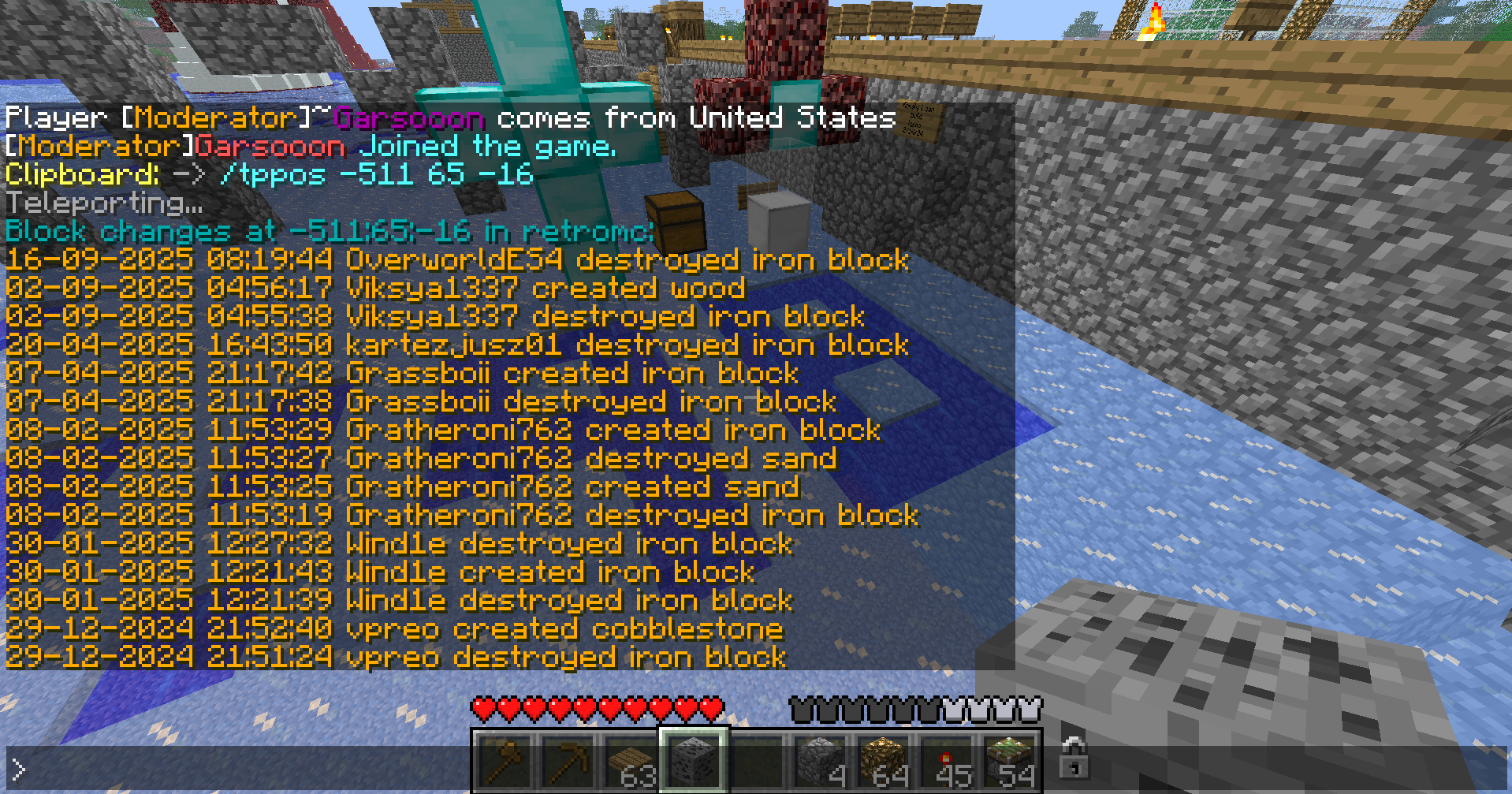Click the padlock icon beside the hotbar

[x=1074, y=758]
